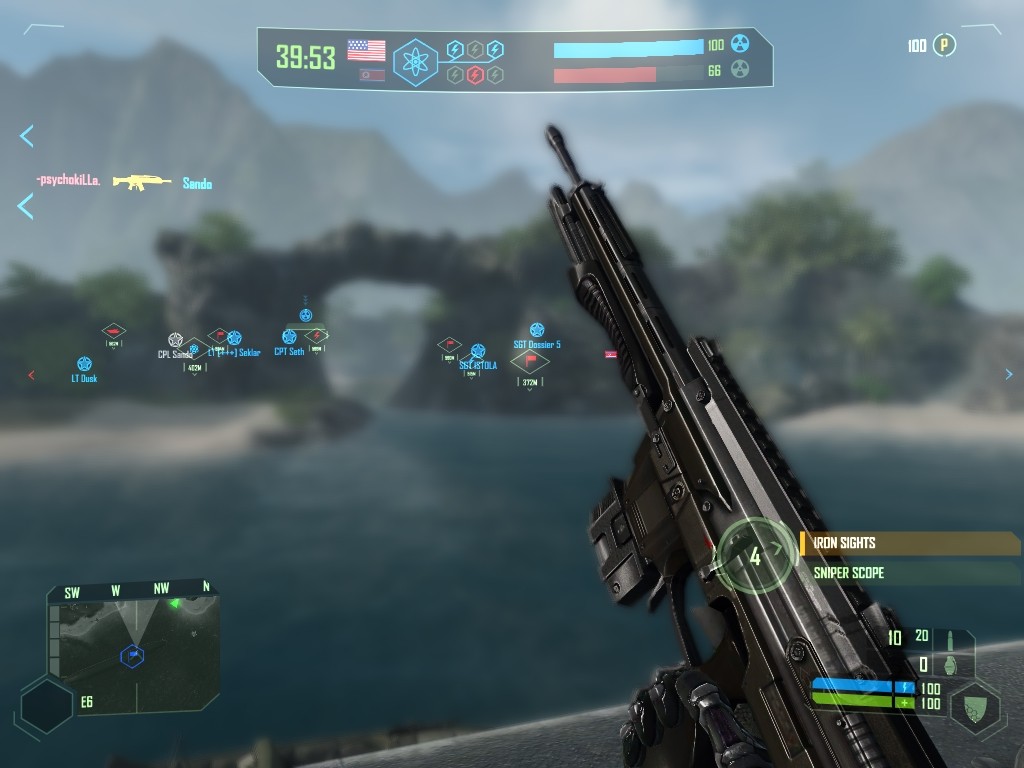Click the atom energy site icon
Screen dimensions: 1024x768
(414, 62)
